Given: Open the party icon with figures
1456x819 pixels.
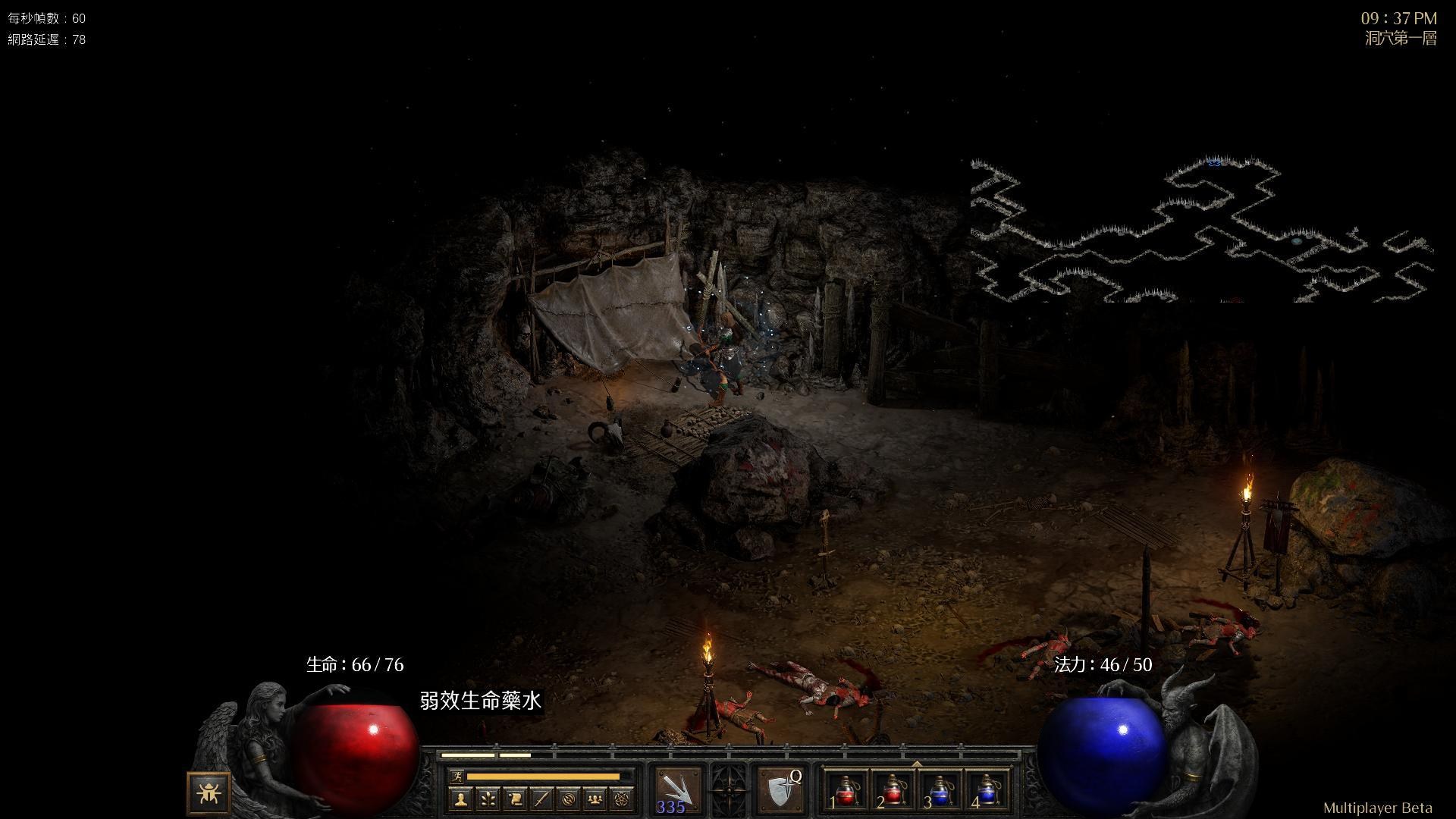Looking at the screenshot, I should [596, 799].
